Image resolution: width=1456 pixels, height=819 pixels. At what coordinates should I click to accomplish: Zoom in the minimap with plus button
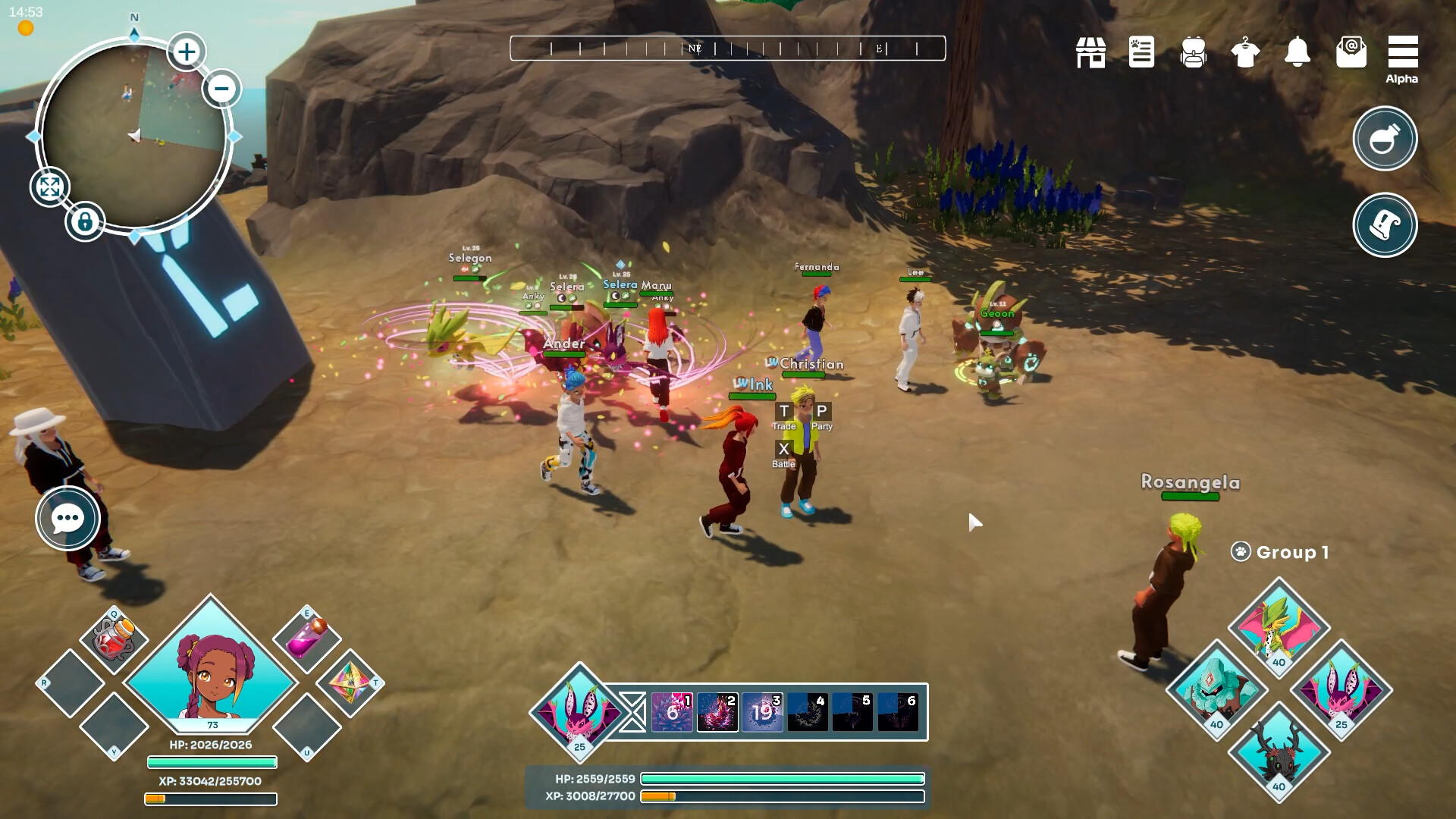186,52
